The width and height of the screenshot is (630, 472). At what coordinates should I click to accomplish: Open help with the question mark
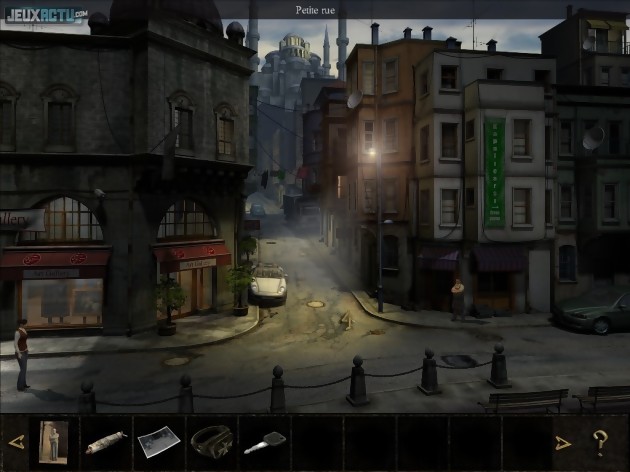[x=600, y=441]
